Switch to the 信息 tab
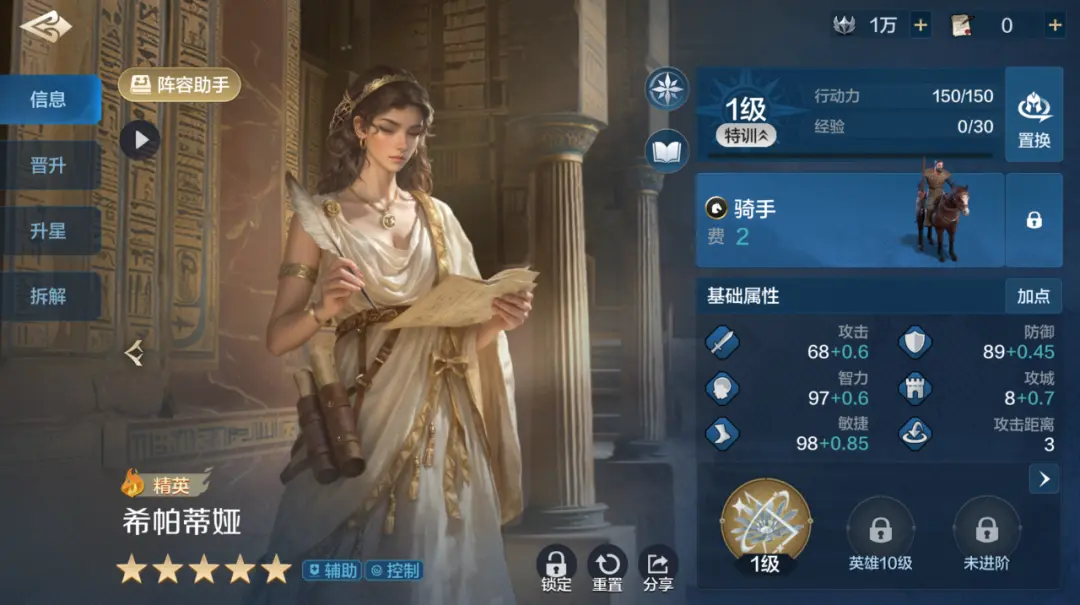The height and width of the screenshot is (605, 1080). click(x=49, y=99)
